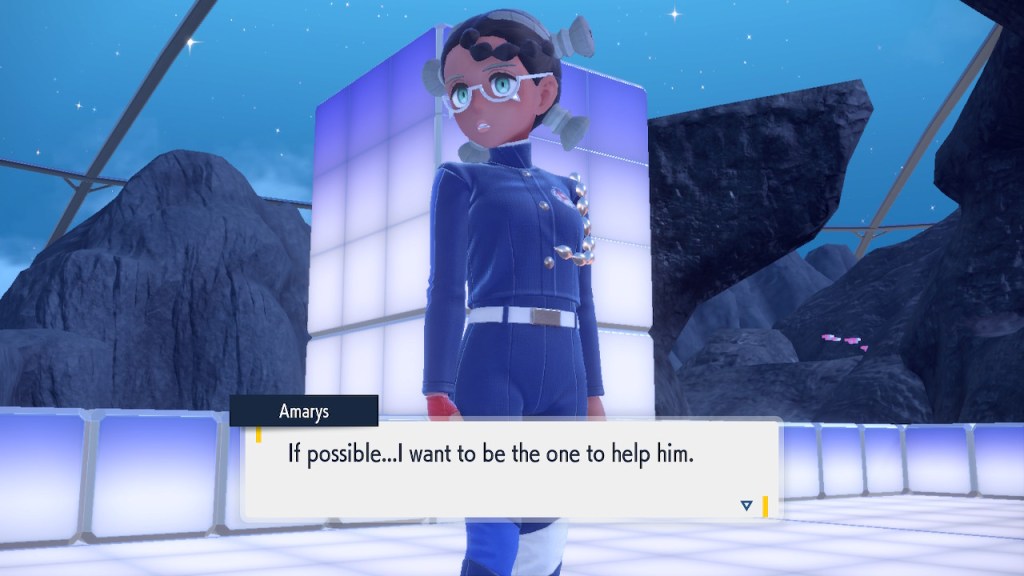Image resolution: width=1024 pixels, height=576 pixels.
Task: Click Amarys's dialogue text box to continue
Action: click(510, 470)
